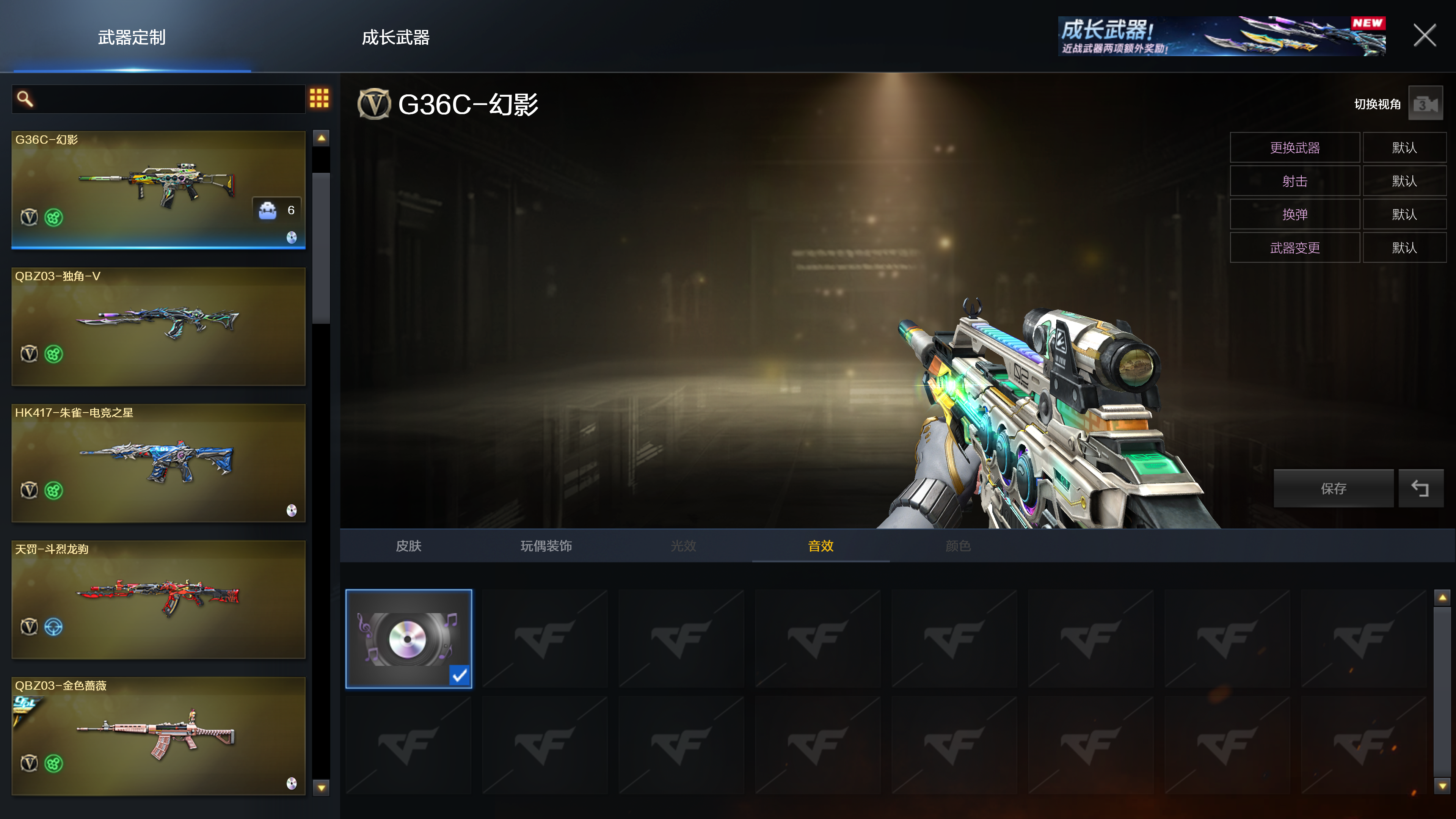The width and height of the screenshot is (1456, 819).
Task: Open the 皮肤 skin tab
Action: click(408, 546)
